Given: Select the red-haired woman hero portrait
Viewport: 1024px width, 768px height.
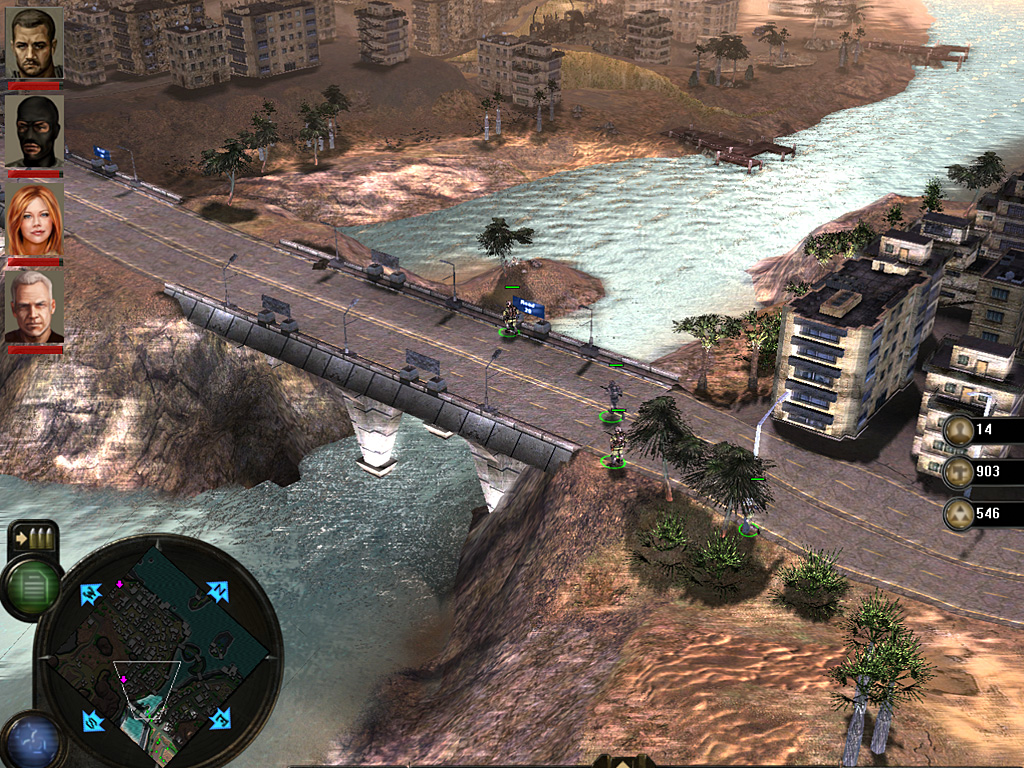Looking at the screenshot, I should pos(34,220).
